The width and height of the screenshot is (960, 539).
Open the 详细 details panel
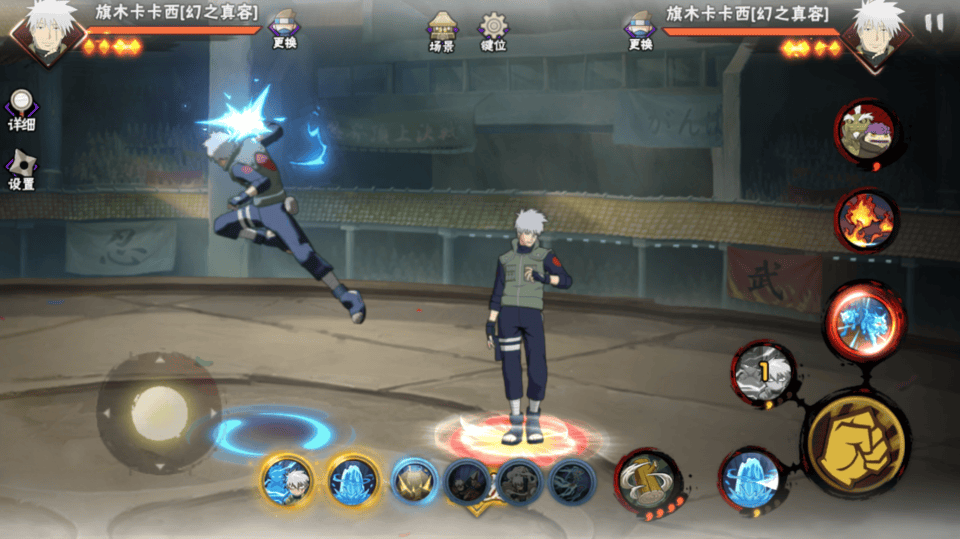pyautogui.click(x=21, y=110)
